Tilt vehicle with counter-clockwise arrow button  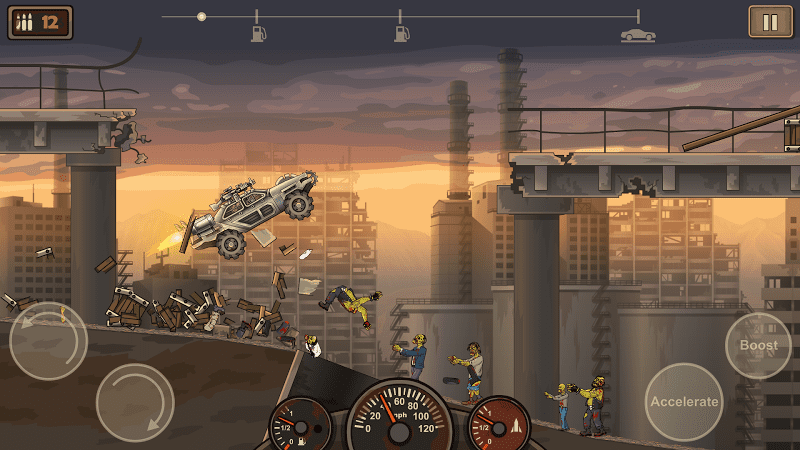click(48, 340)
